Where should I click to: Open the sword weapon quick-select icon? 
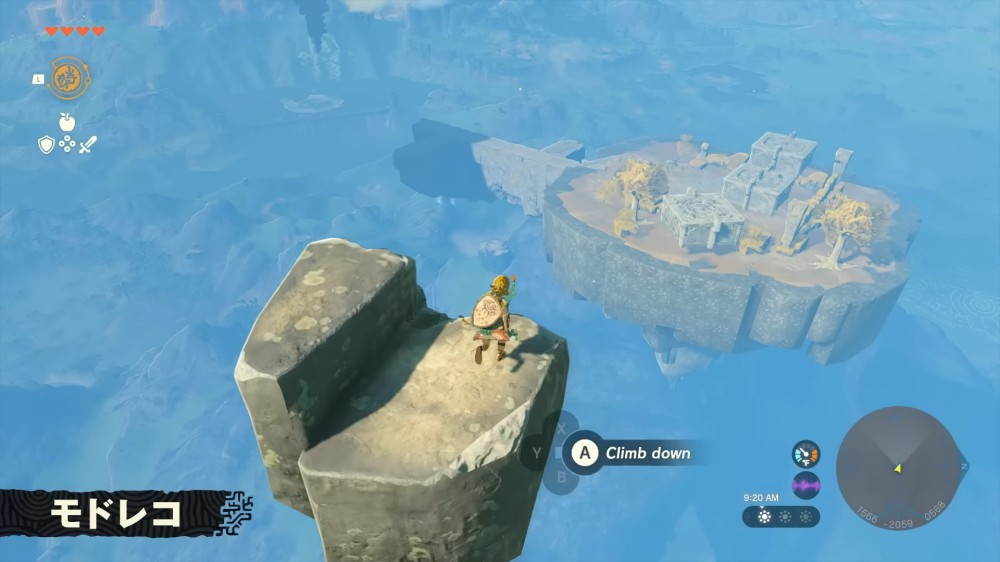tap(88, 145)
